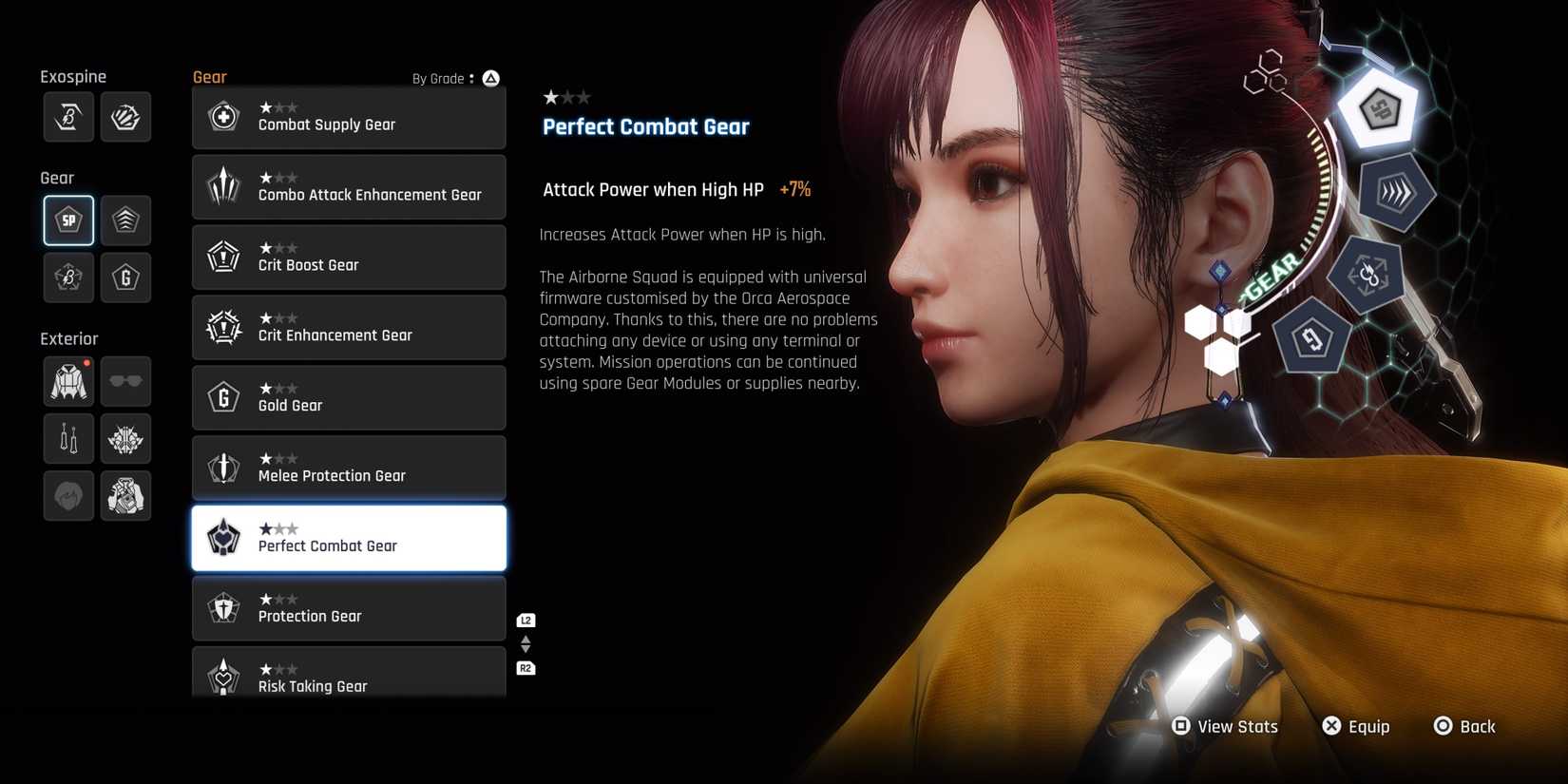Select the second Gear slot icon beside SP
This screenshot has height=784, width=1568.
coord(125,220)
